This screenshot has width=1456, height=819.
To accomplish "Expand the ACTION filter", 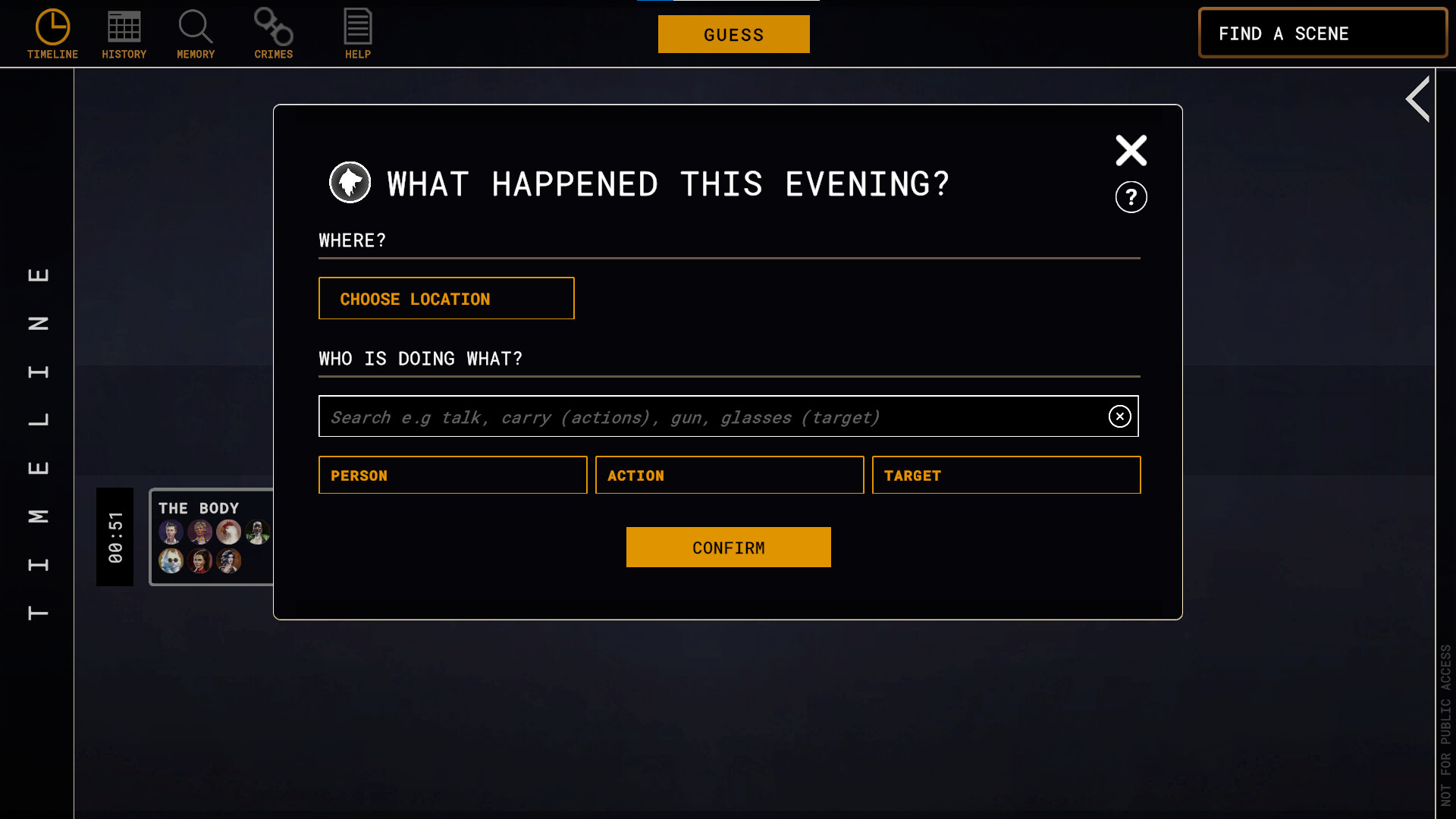I will click(x=729, y=475).
